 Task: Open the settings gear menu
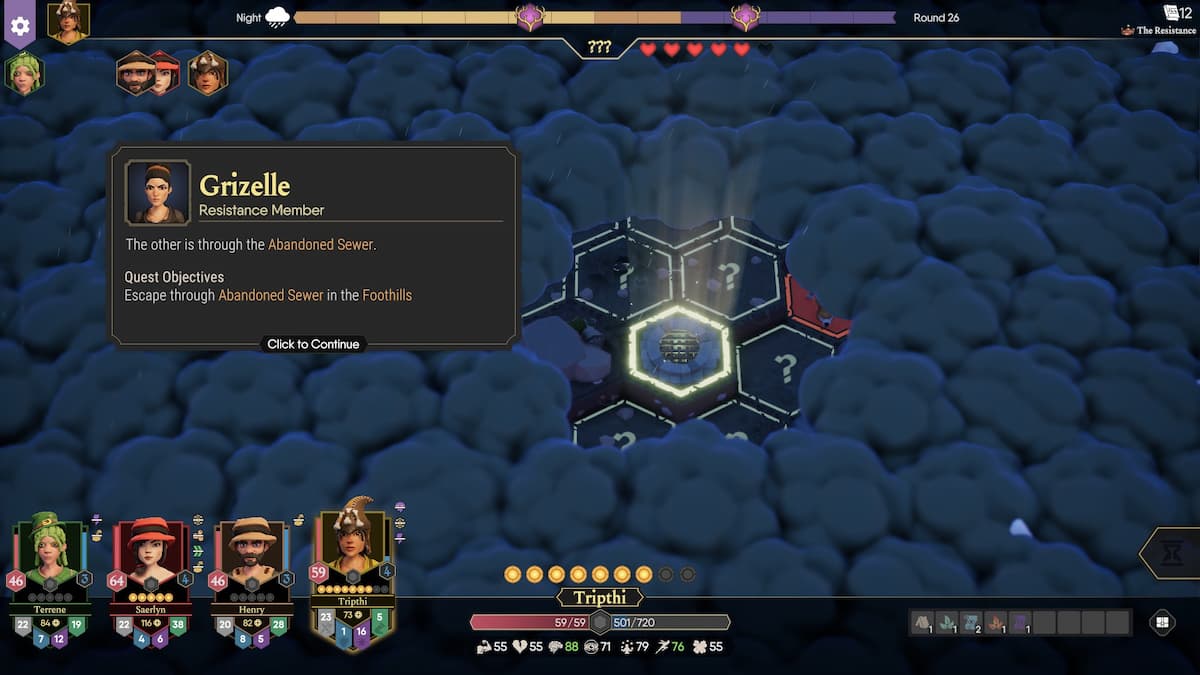pyautogui.click(x=20, y=25)
